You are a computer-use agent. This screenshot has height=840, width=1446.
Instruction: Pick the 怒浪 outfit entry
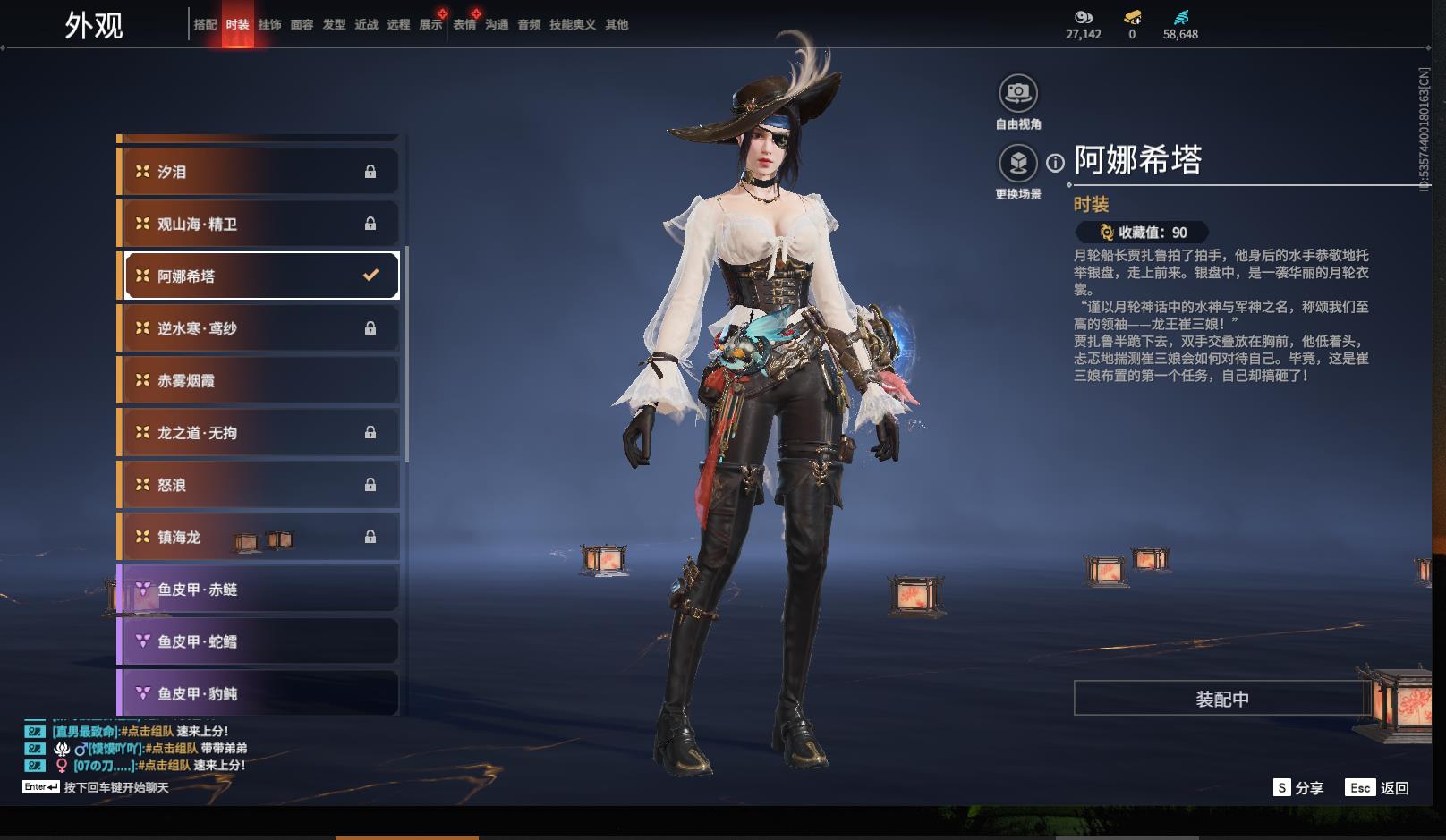259,485
